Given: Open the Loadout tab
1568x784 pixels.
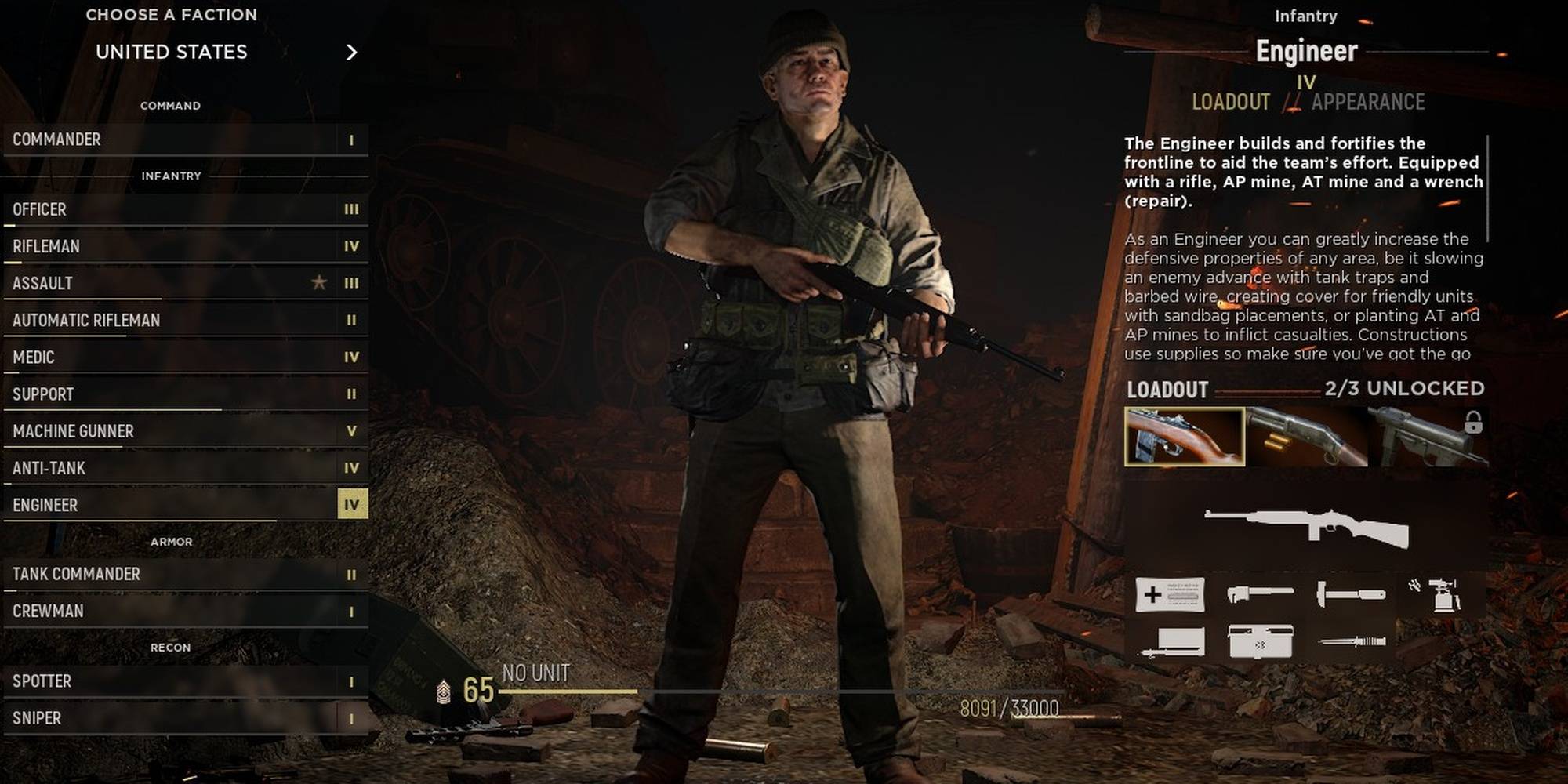Looking at the screenshot, I should [1230, 102].
